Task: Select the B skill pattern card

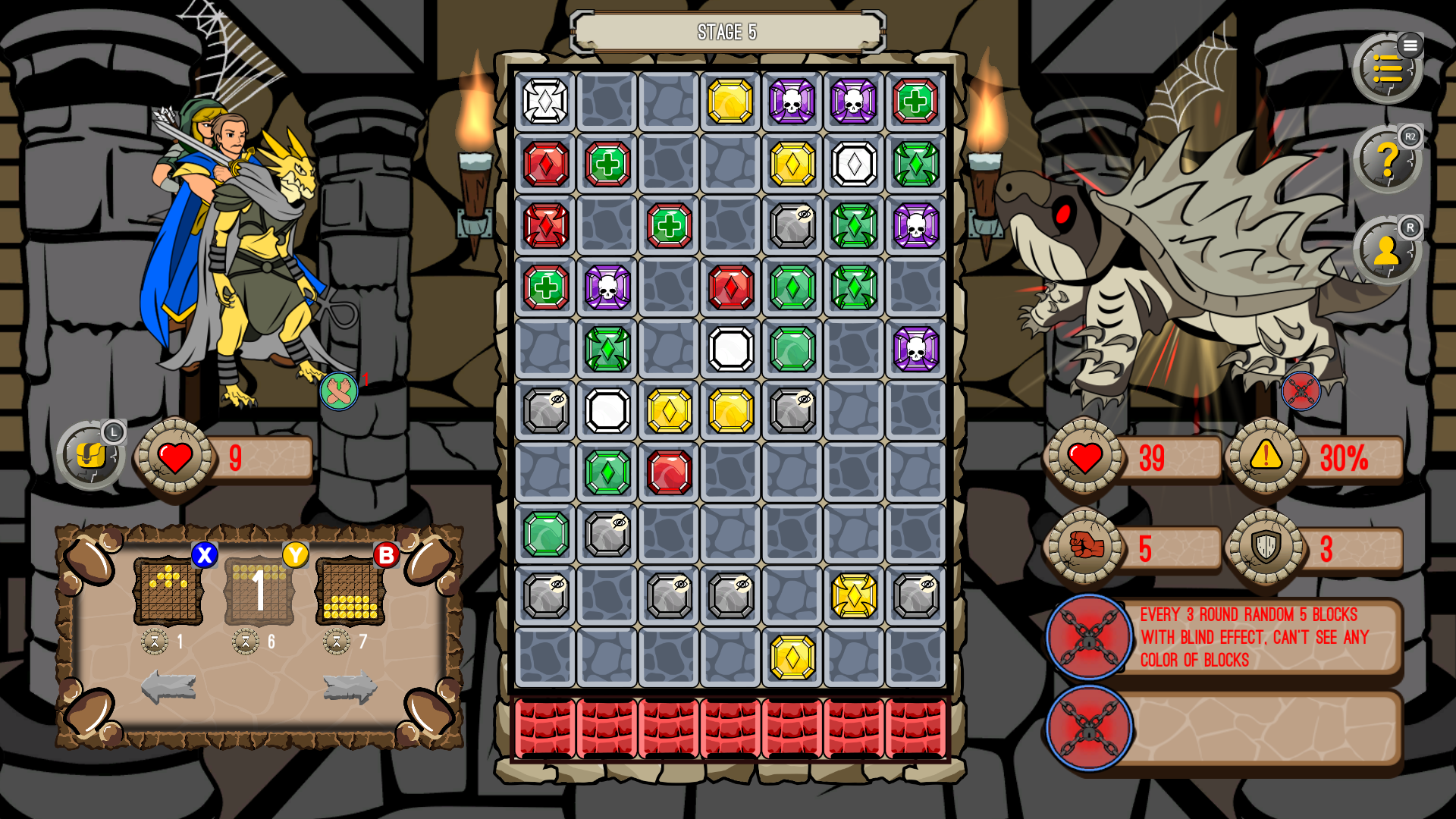Action: [350, 591]
